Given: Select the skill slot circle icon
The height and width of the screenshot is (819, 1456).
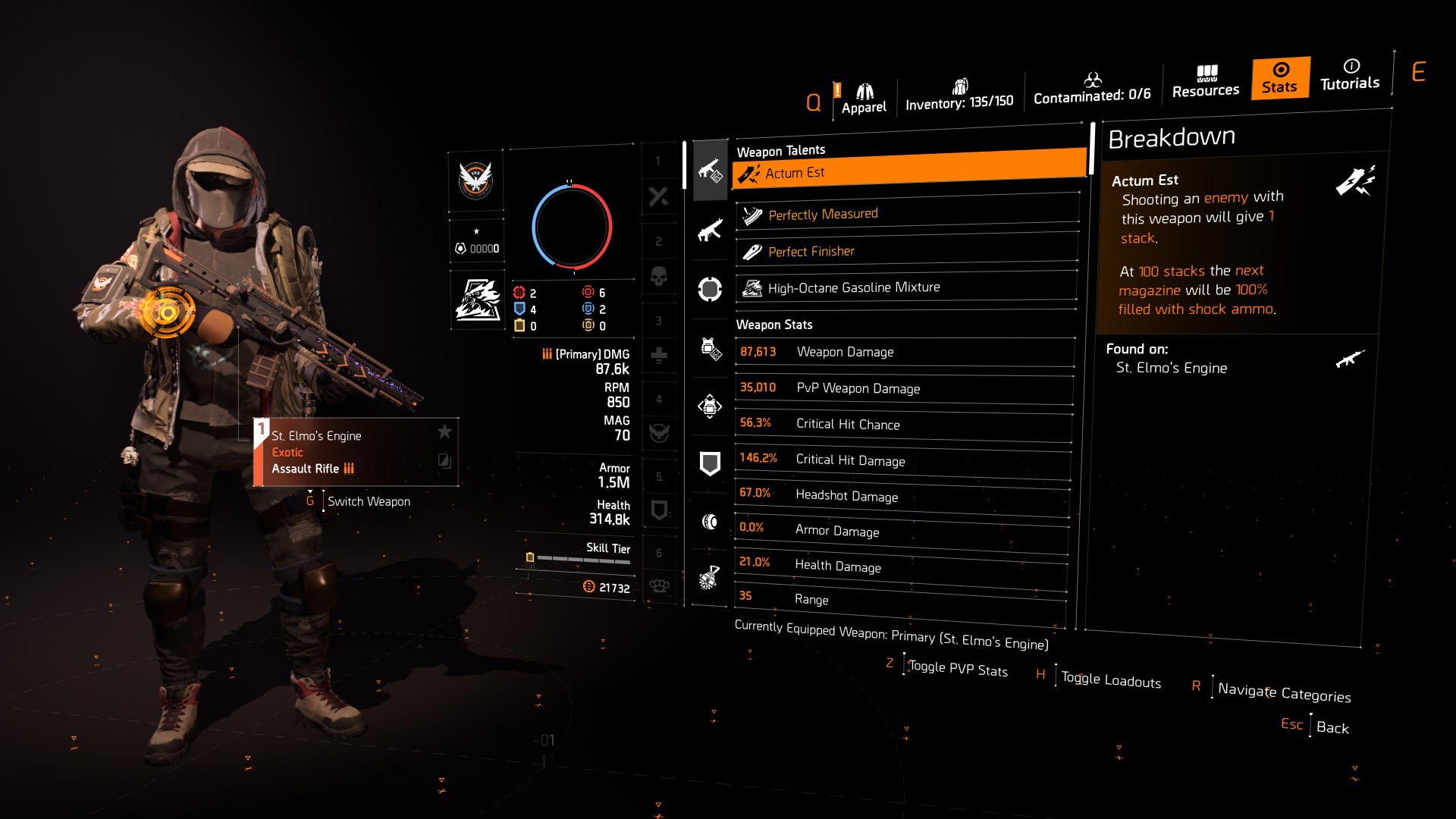Looking at the screenshot, I should click(x=710, y=288).
